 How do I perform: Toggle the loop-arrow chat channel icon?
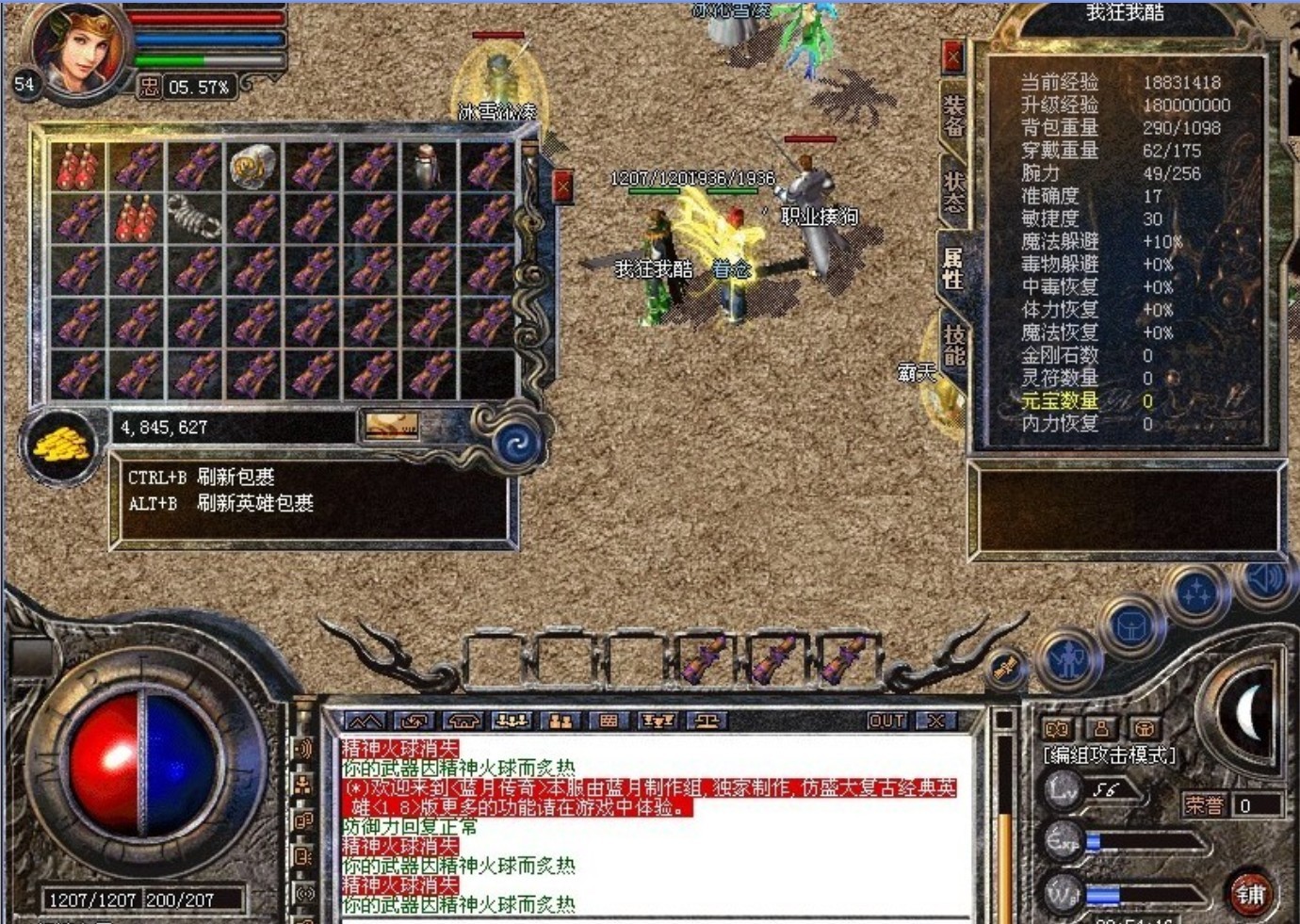point(412,721)
